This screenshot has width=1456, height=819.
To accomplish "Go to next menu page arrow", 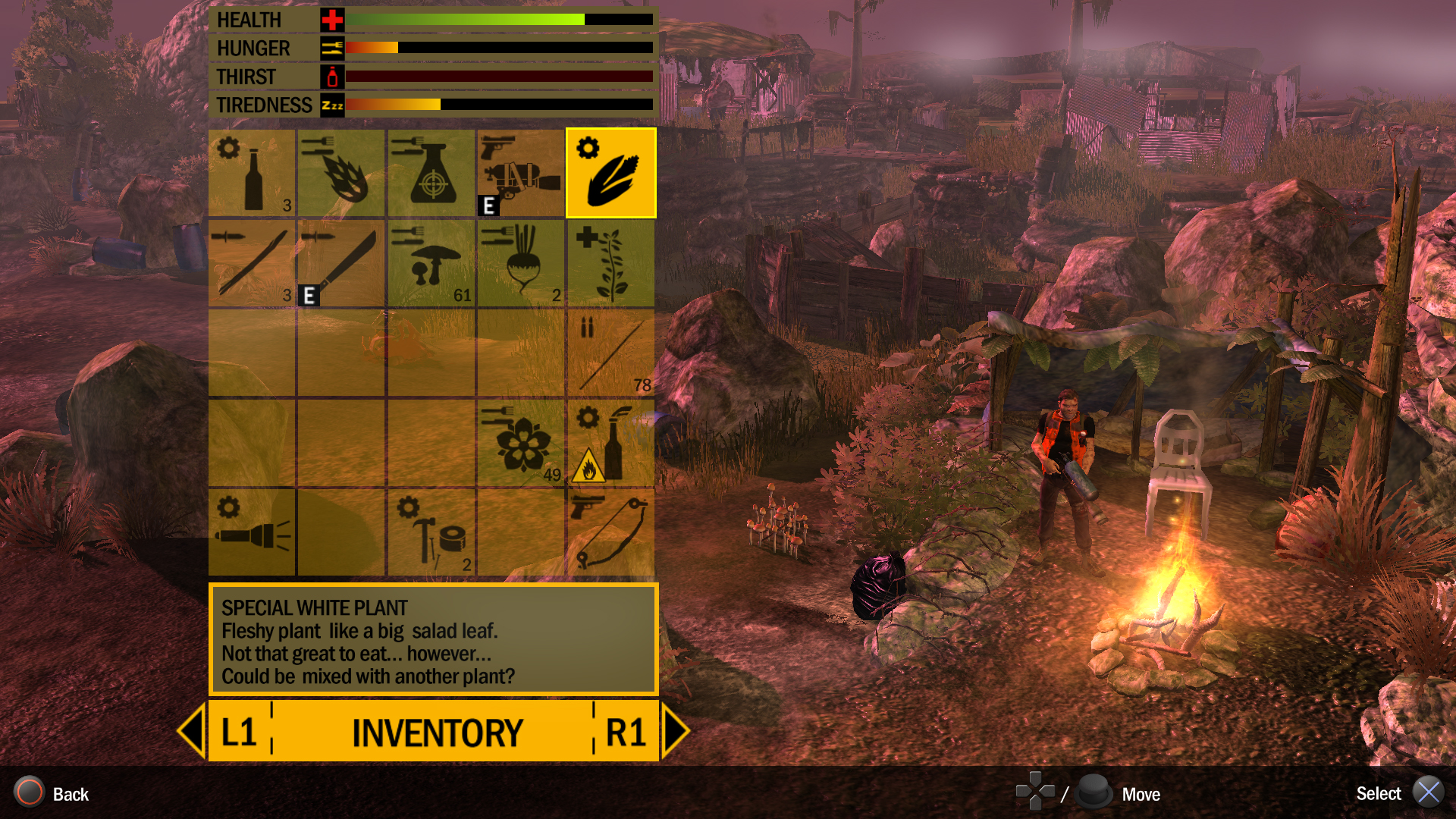I will [x=674, y=731].
